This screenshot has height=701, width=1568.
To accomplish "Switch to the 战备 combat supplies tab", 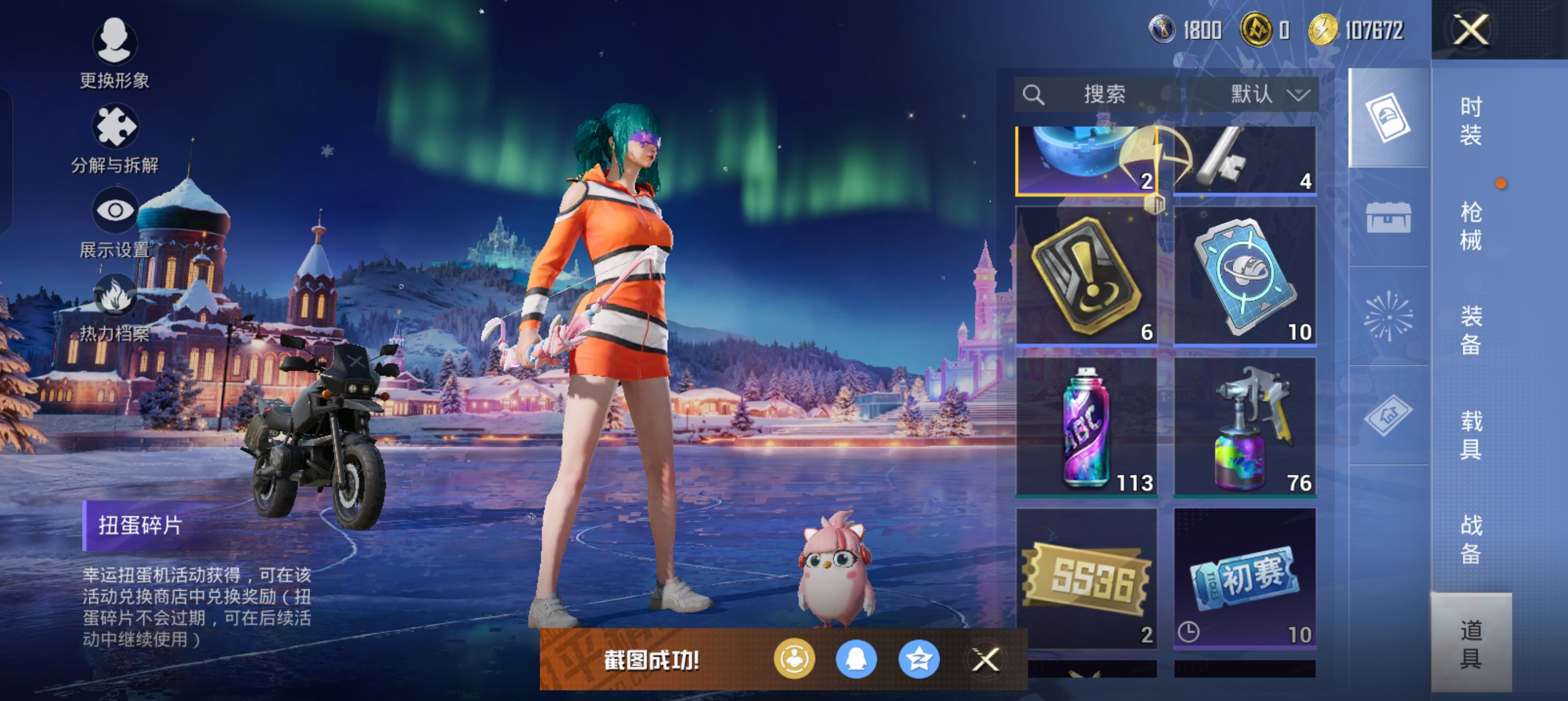I will (1471, 539).
